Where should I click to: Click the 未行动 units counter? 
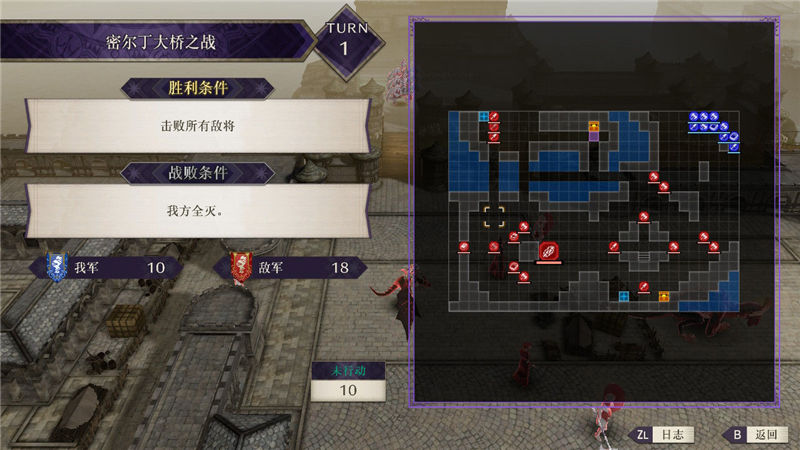[349, 381]
